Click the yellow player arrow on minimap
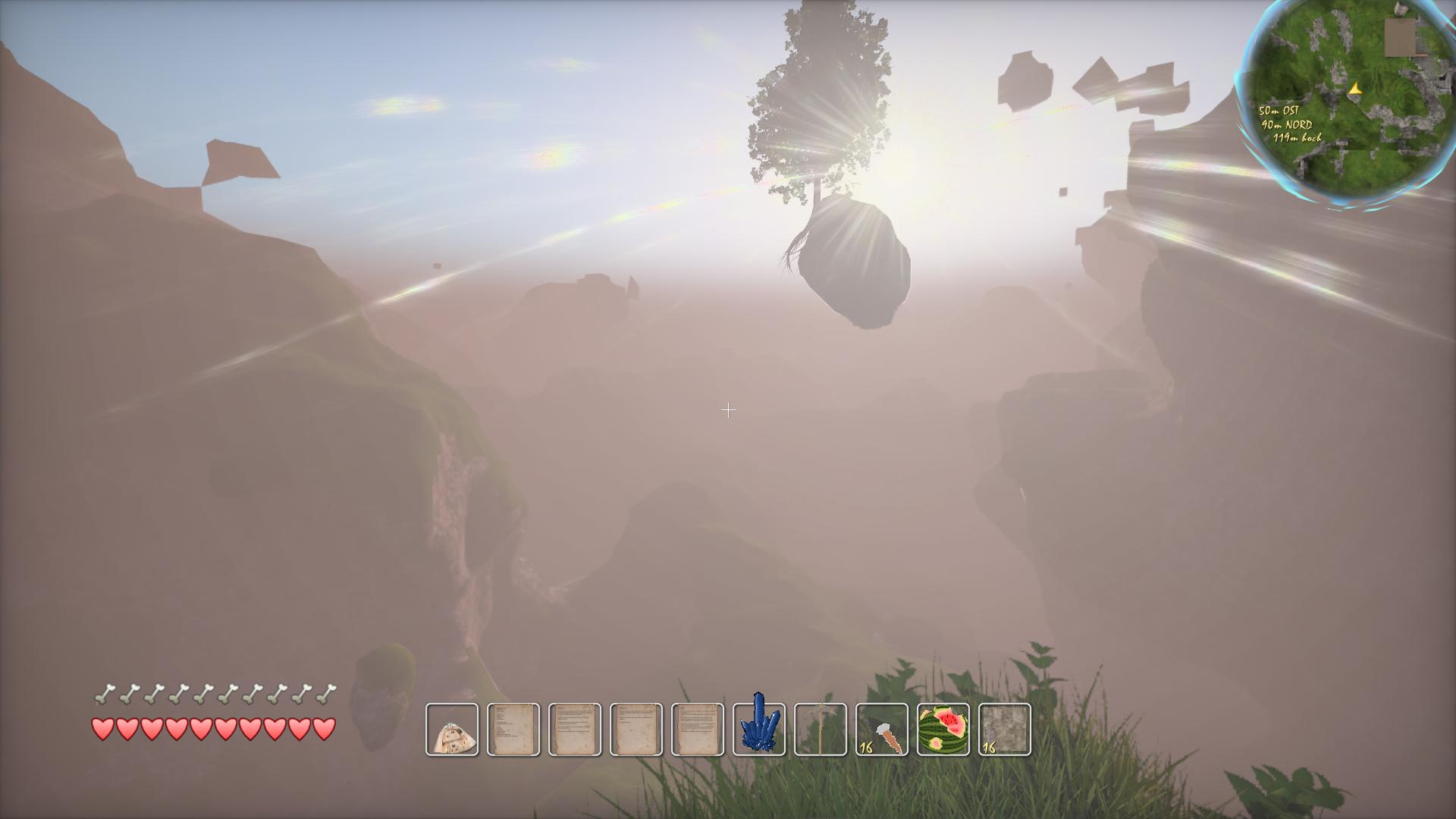1456x819 pixels. click(1355, 89)
